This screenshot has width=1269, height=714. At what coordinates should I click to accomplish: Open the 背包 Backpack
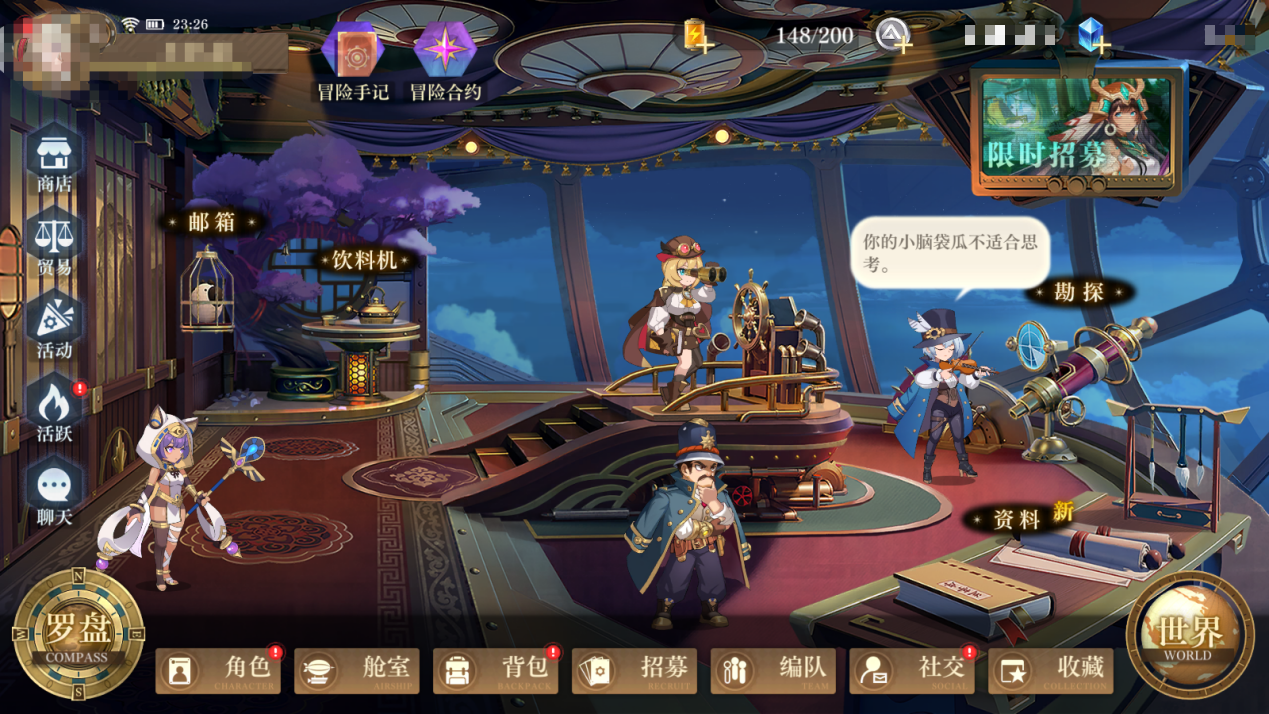point(496,669)
